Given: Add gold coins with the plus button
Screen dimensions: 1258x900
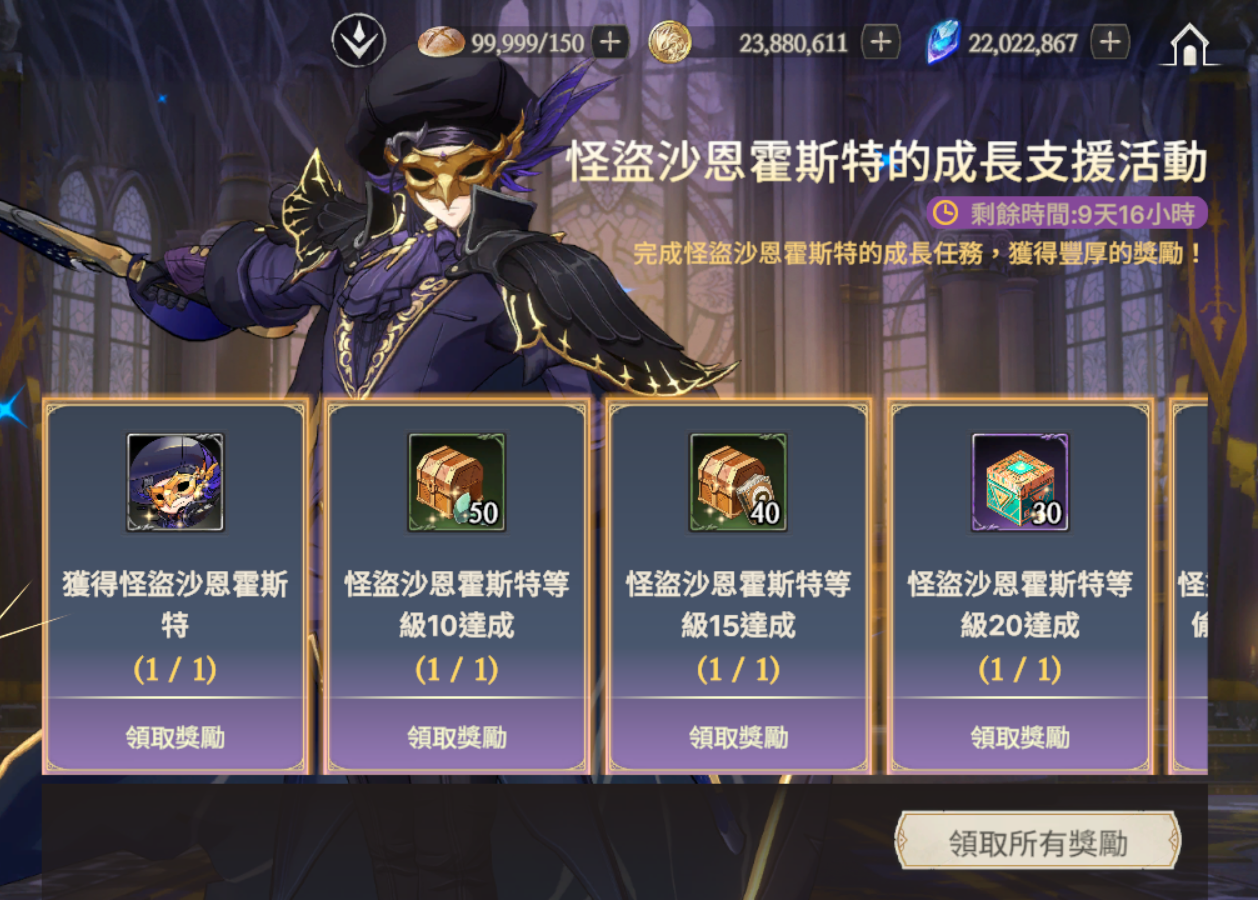Looking at the screenshot, I should point(880,43).
